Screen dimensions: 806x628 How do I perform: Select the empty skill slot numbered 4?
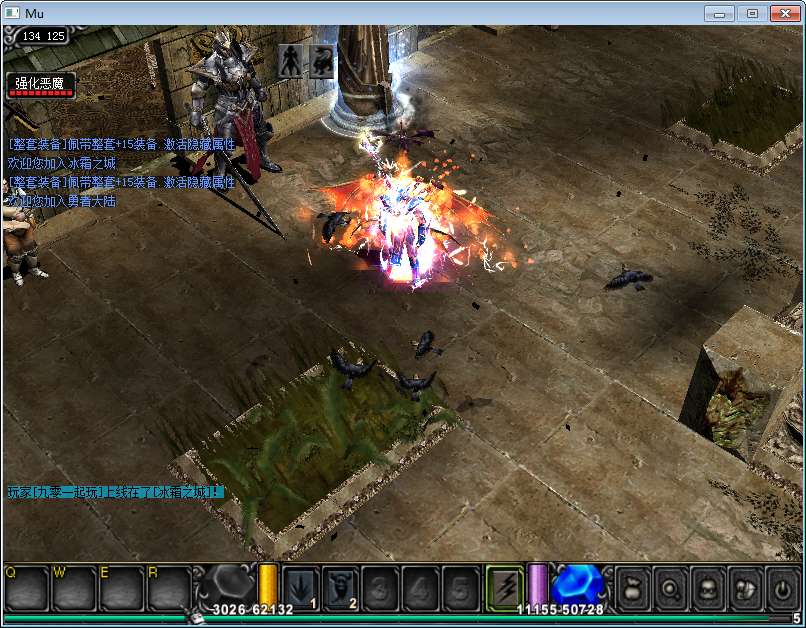coord(421,586)
